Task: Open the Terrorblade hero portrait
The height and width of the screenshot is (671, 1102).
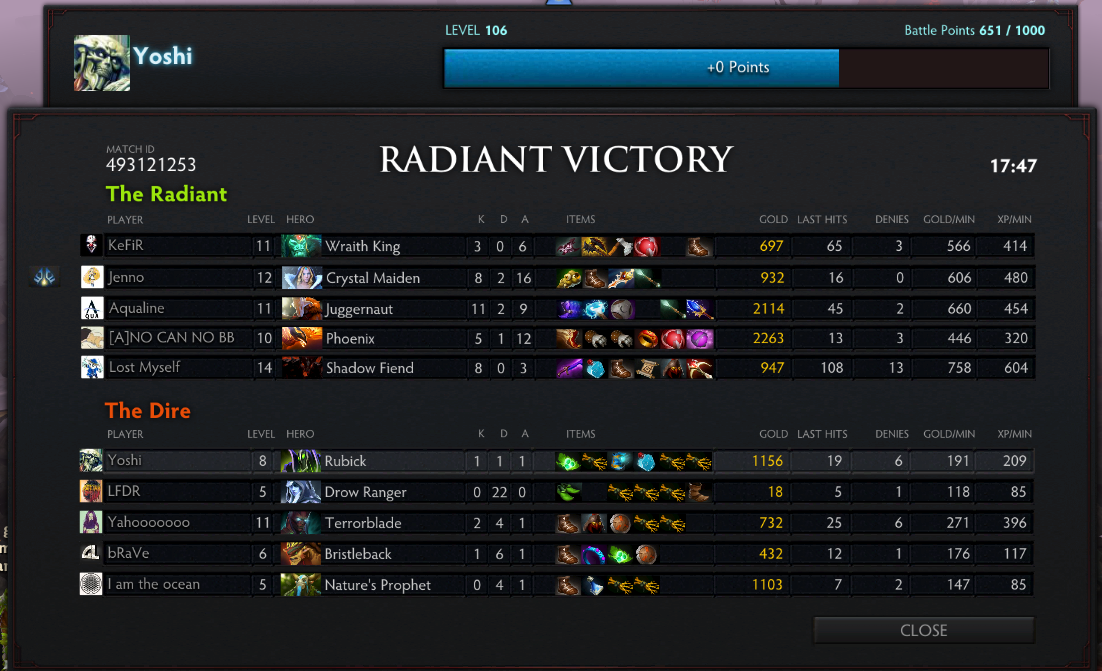Action: pos(300,522)
